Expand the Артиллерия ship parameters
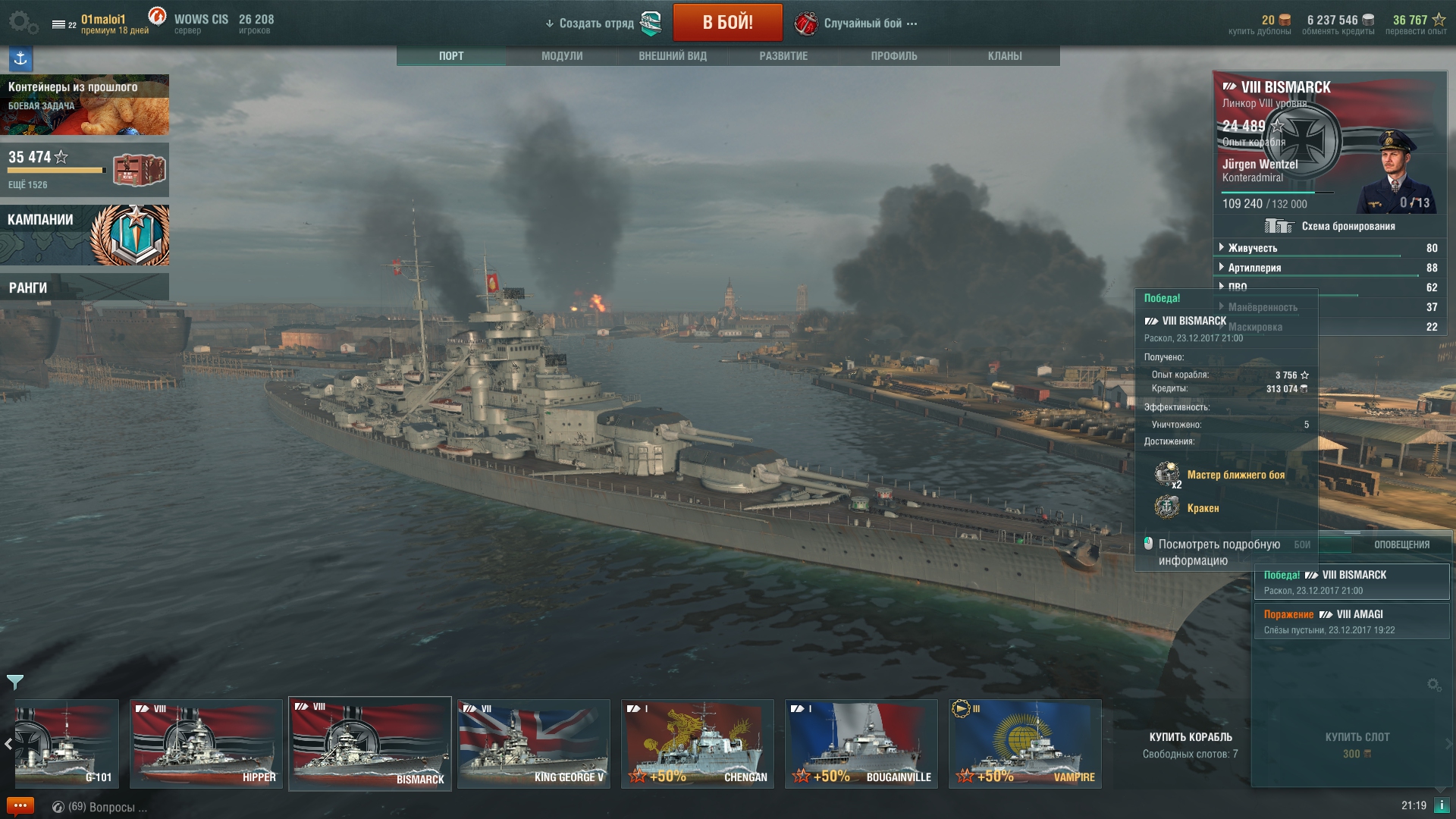The image size is (1456, 819). [1254, 268]
